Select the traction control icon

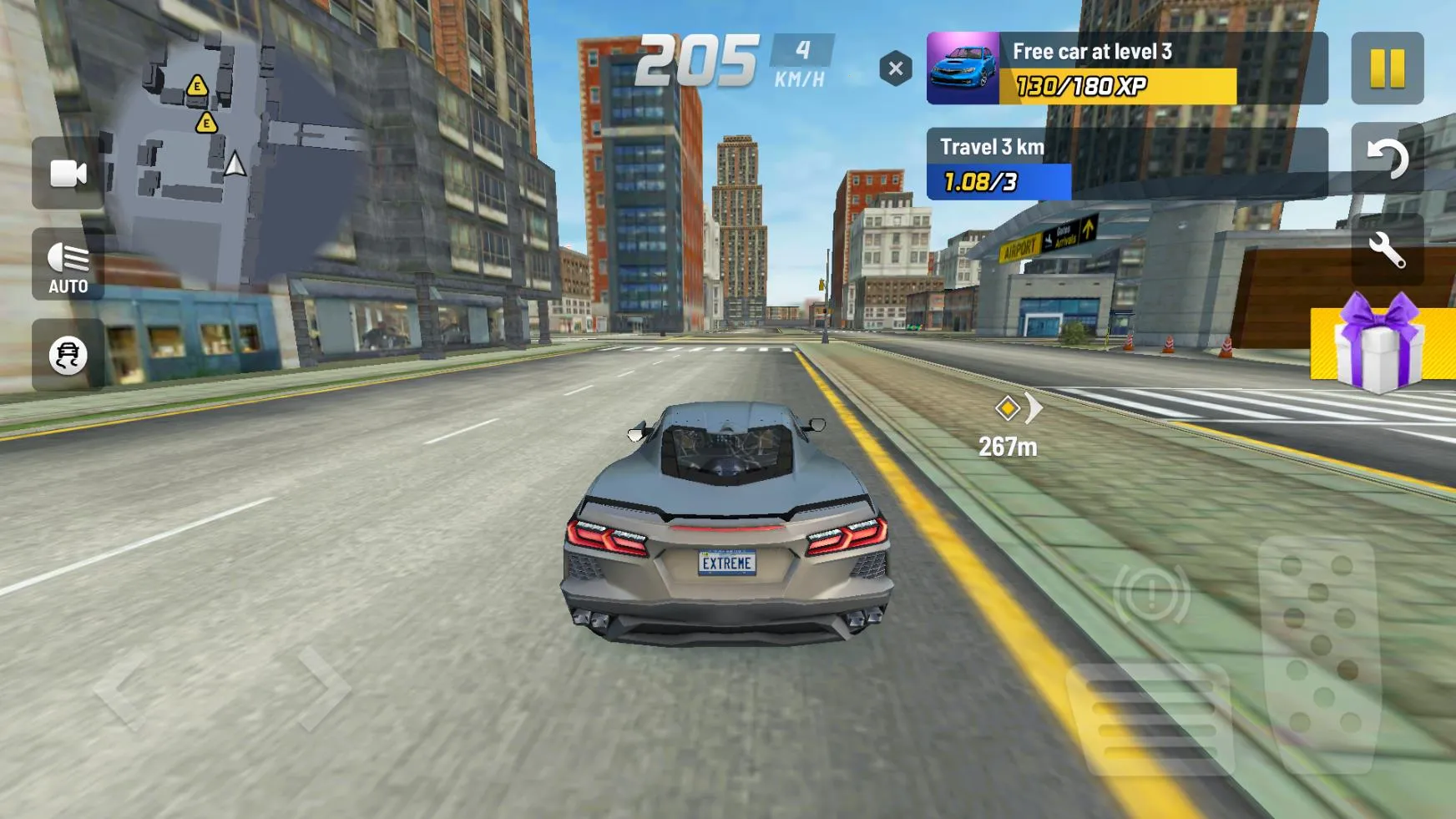[x=67, y=354]
